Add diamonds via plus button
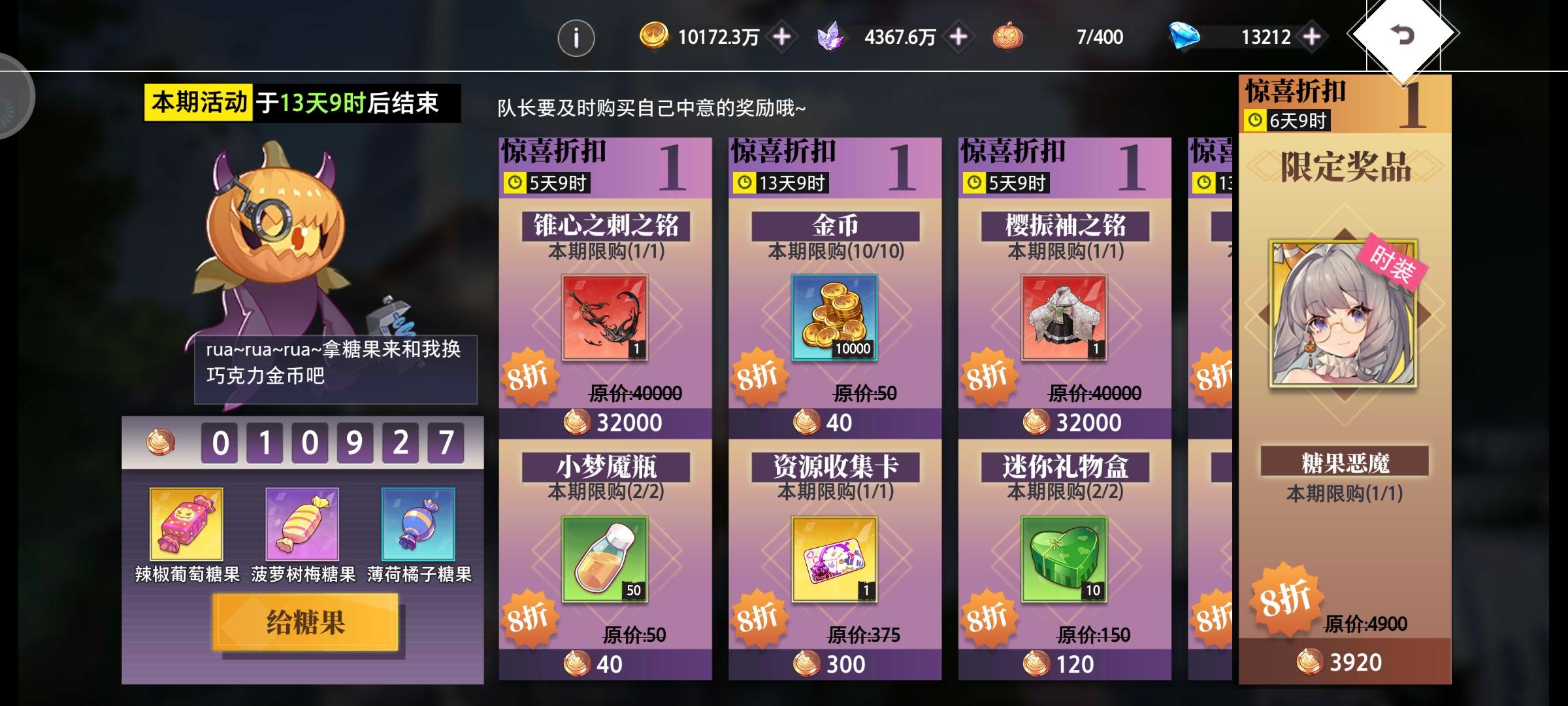The image size is (1568, 706). point(1313,37)
